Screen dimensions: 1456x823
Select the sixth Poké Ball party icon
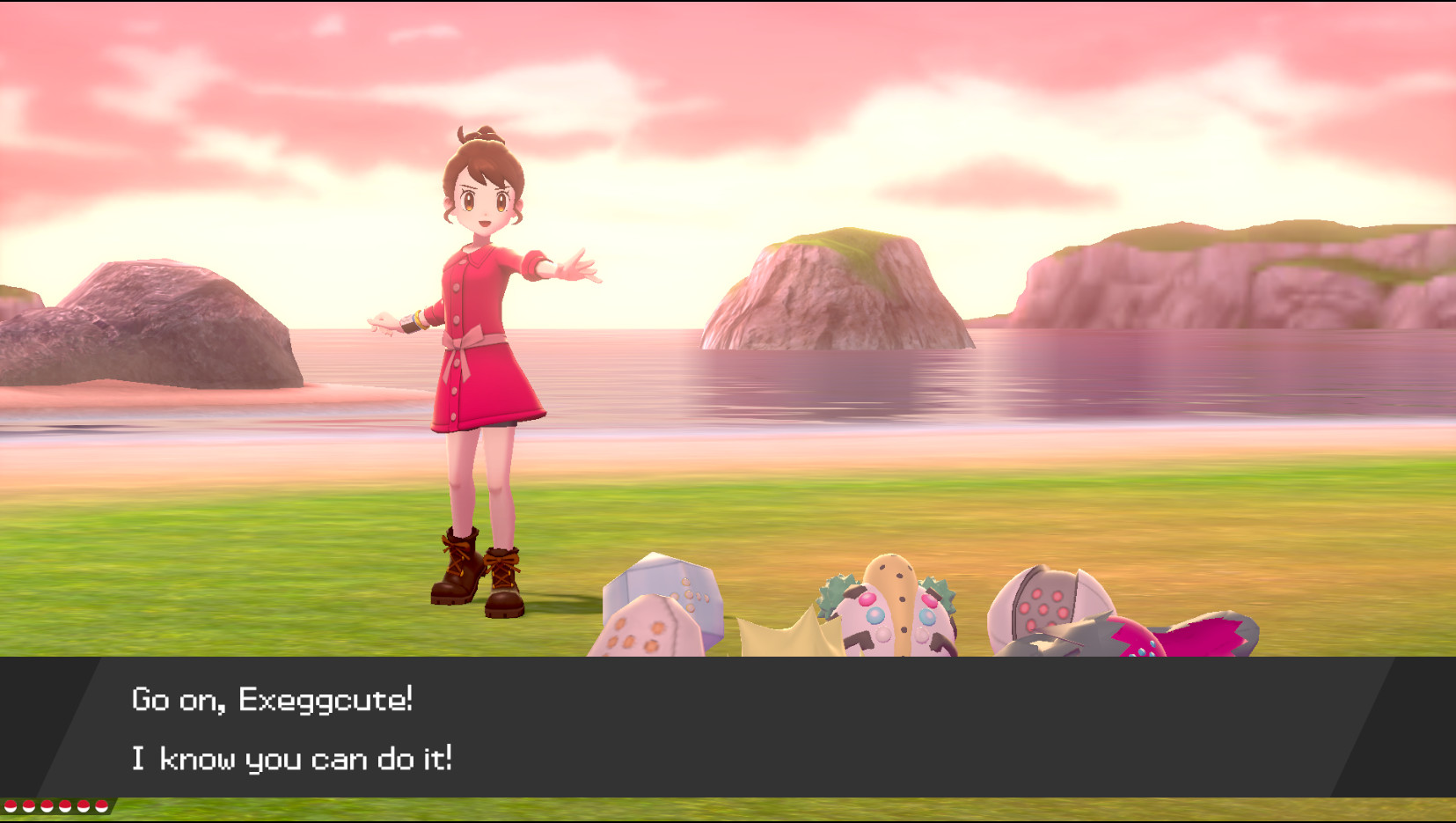tap(101, 805)
